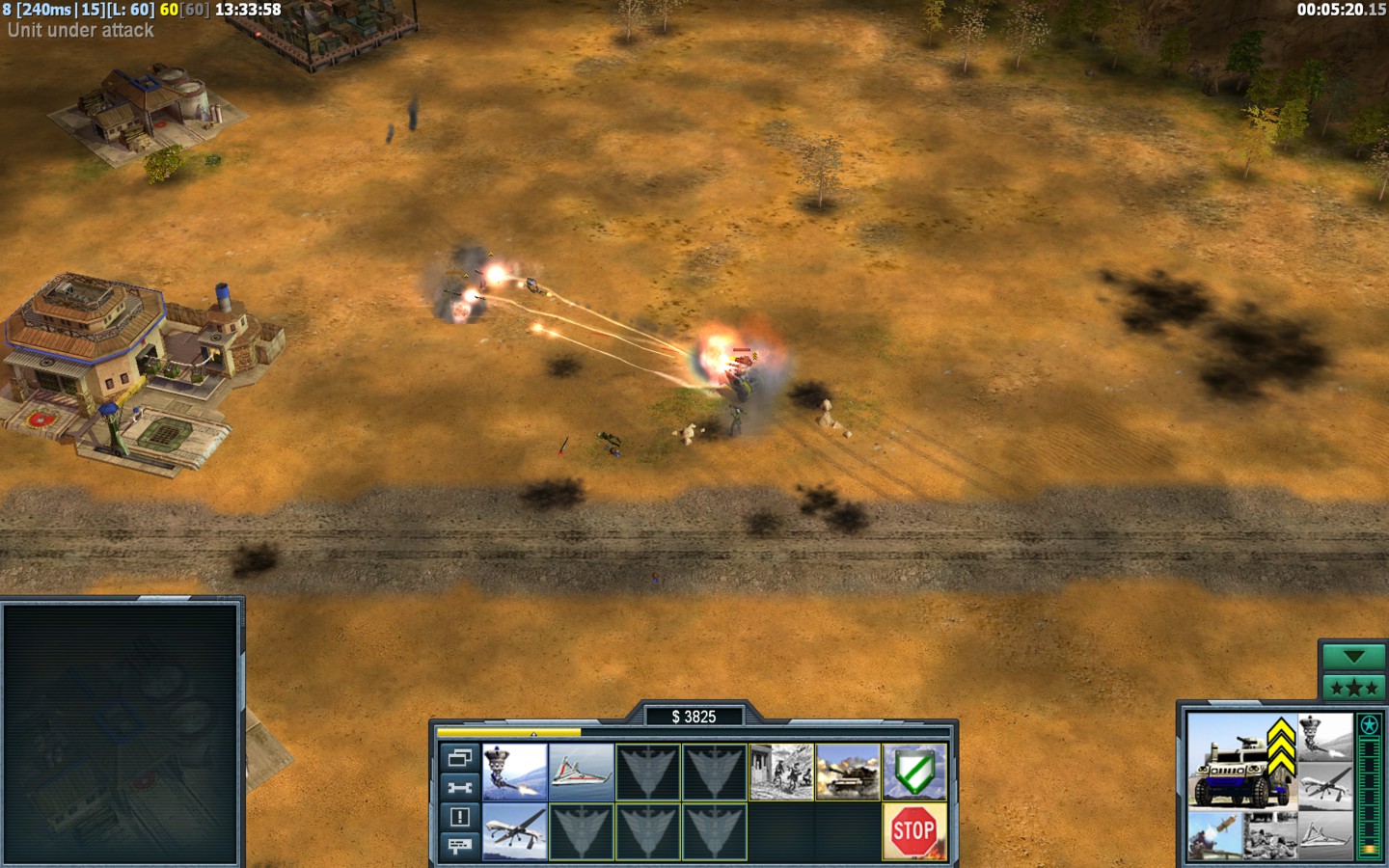1389x868 pixels.
Task: Select the Guard green shield command
Action: pyautogui.click(x=914, y=772)
